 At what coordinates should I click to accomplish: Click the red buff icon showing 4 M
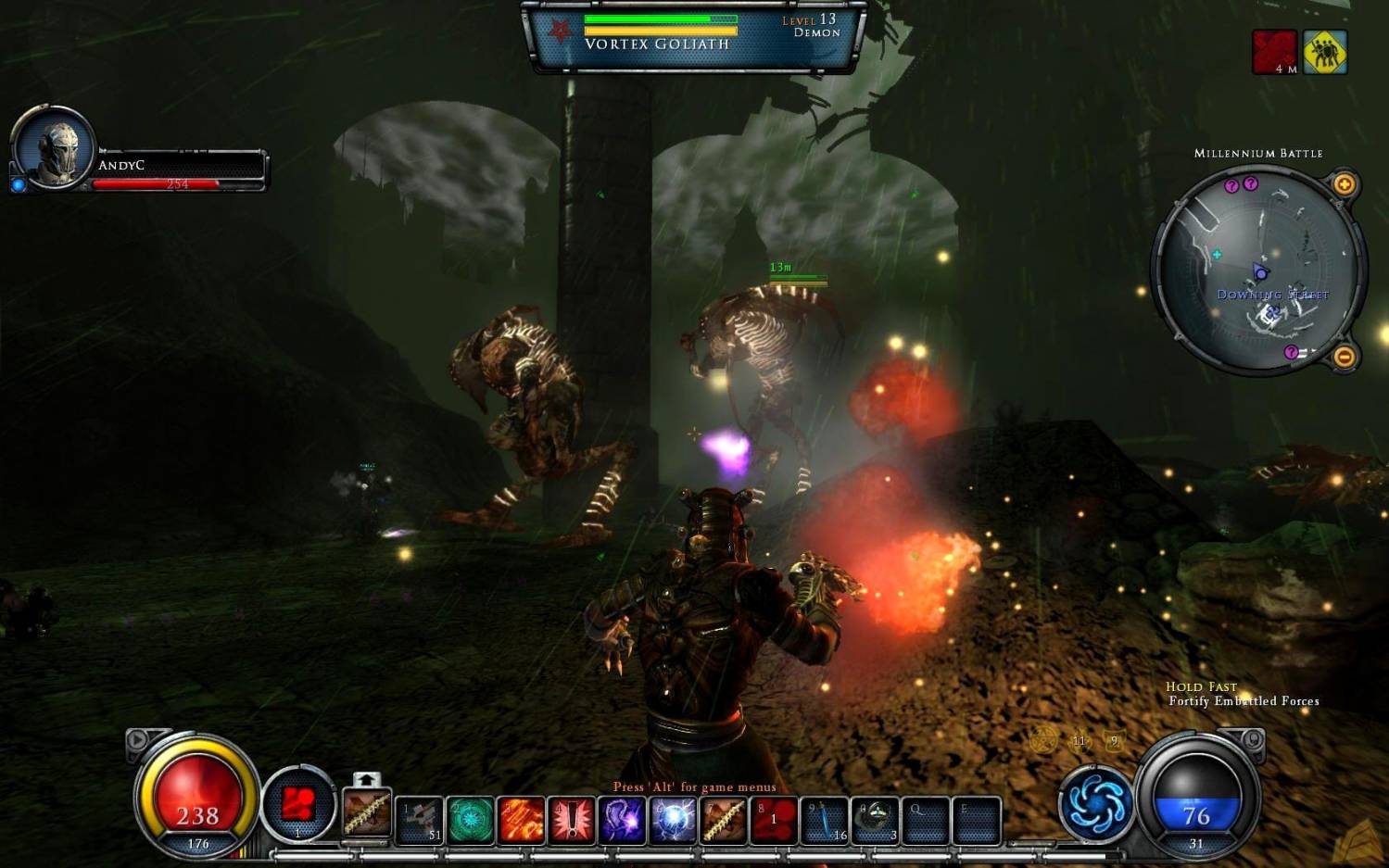tap(1275, 52)
